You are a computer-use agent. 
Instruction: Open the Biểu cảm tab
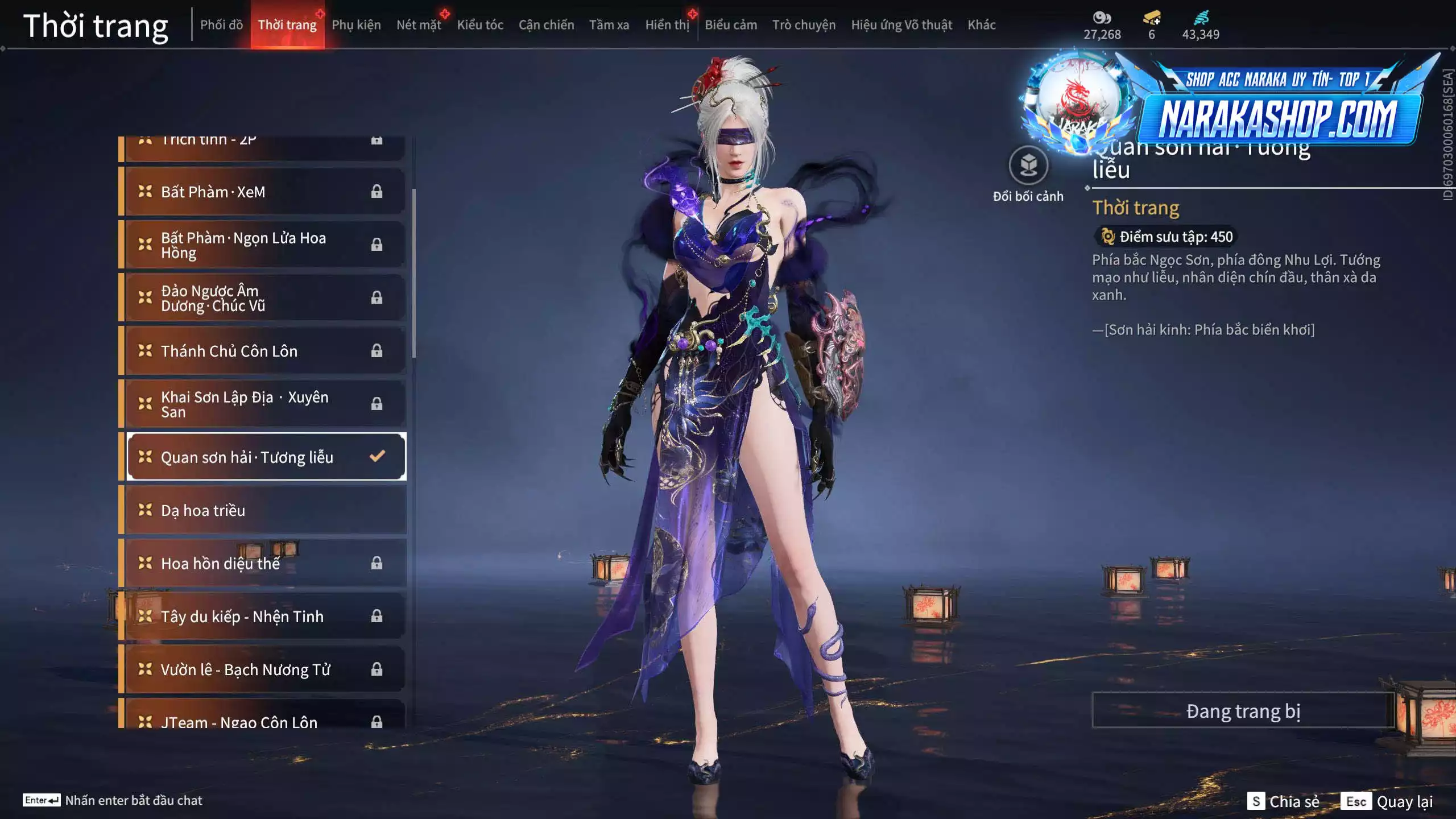click(x=731, y=25)
